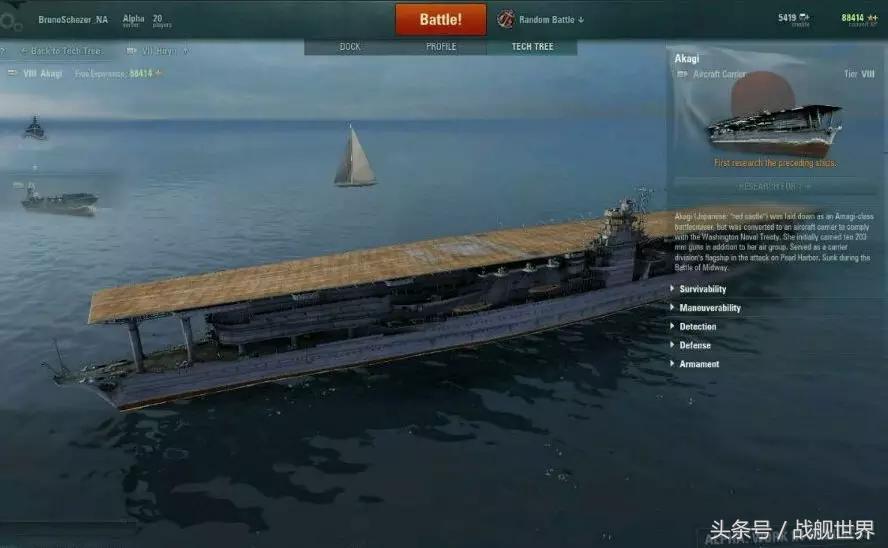This screenshot has width=888, height=548.
Task: Select the Tech Tree tab
Action: [x=531, y=47]
